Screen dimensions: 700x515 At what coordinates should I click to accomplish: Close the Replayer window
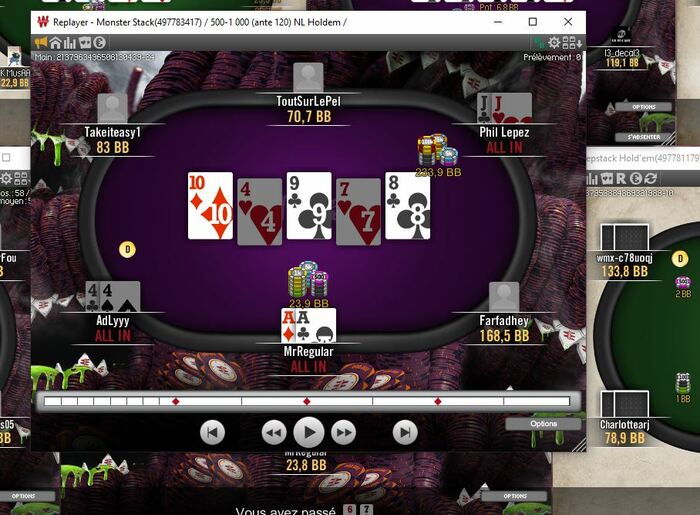coord(568,21)
